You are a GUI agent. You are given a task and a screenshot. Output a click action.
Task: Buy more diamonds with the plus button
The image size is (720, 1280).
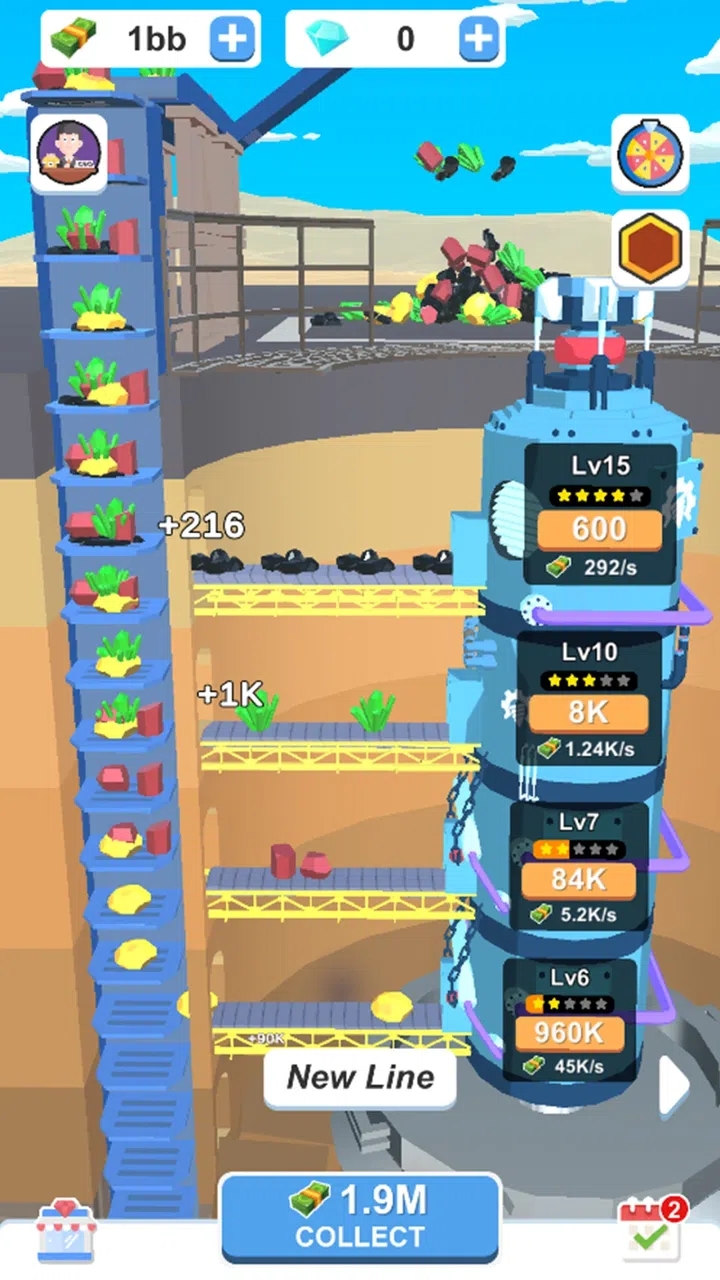(480, 39)
